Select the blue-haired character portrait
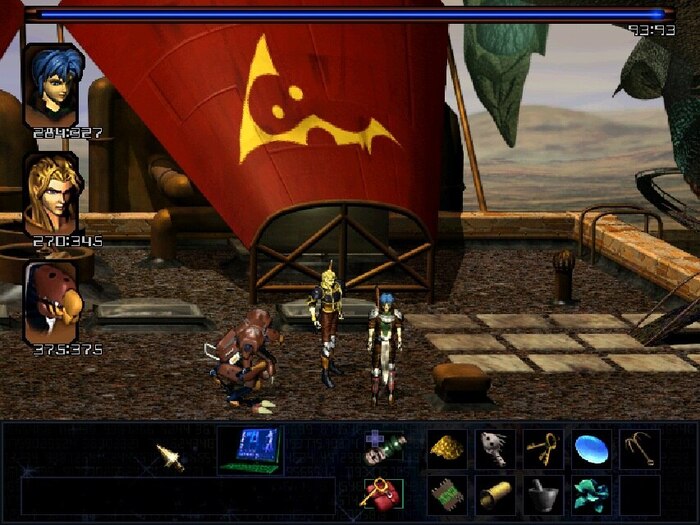The image size is (700, 525). pos(52,86)
